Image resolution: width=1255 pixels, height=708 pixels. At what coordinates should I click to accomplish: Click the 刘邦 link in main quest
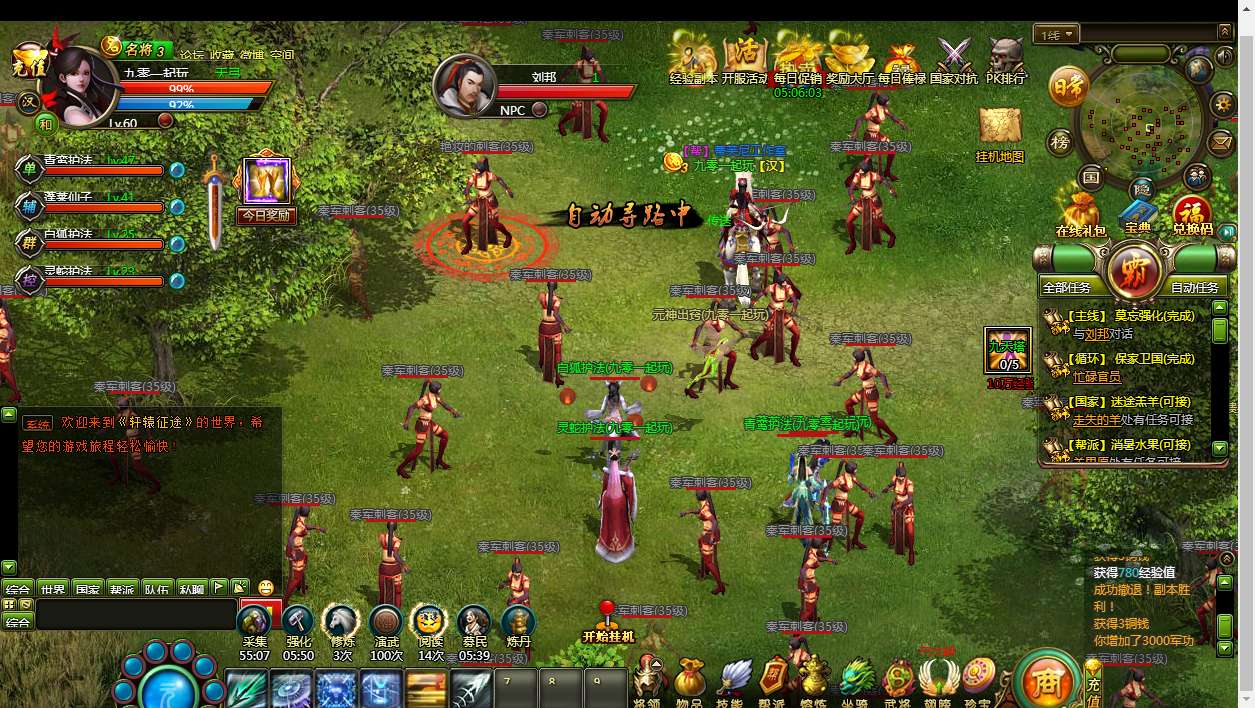click(x=1096, y=334)
